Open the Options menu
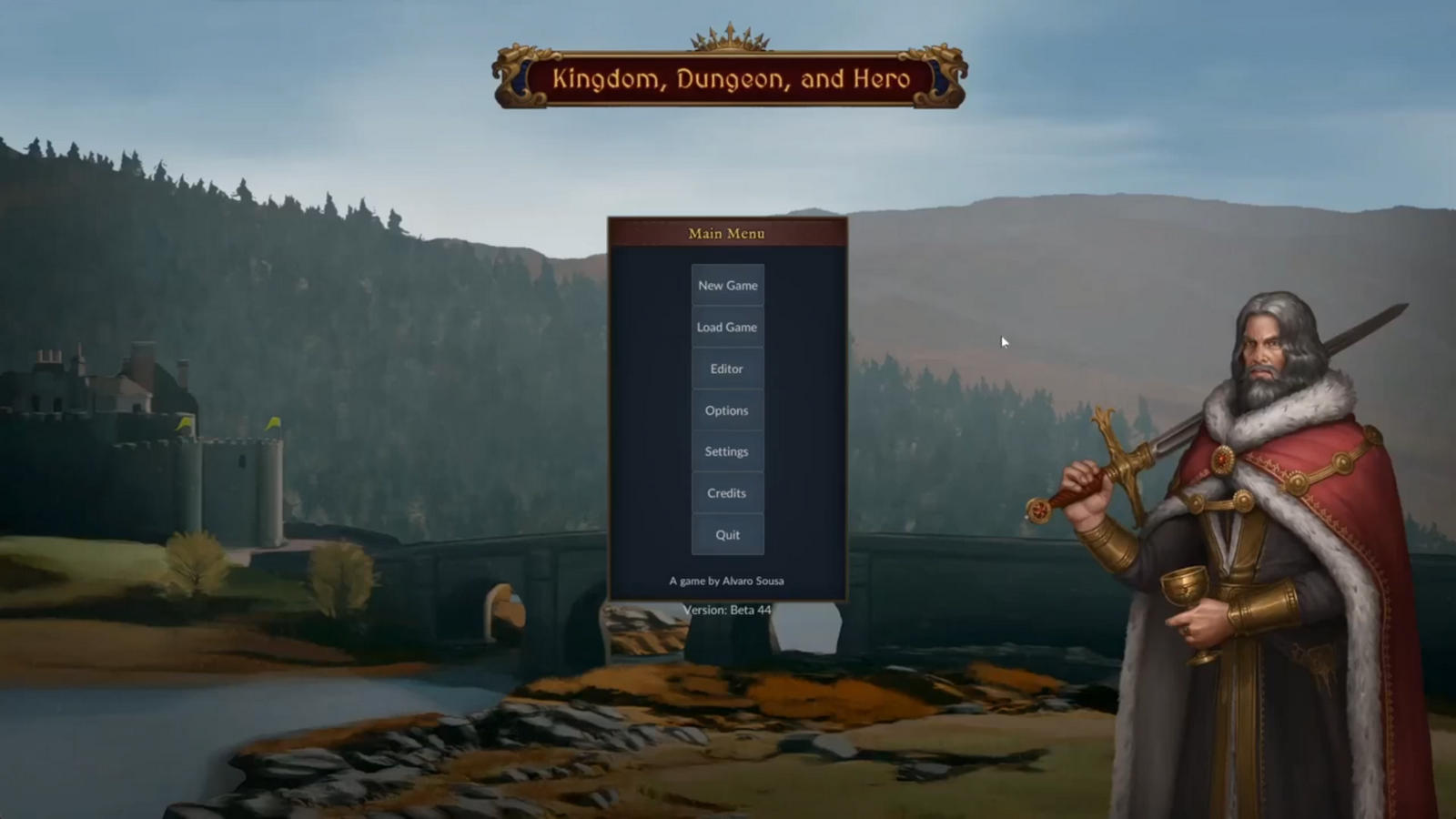The width and height of the screenshot is (1456, 819). 727,410
